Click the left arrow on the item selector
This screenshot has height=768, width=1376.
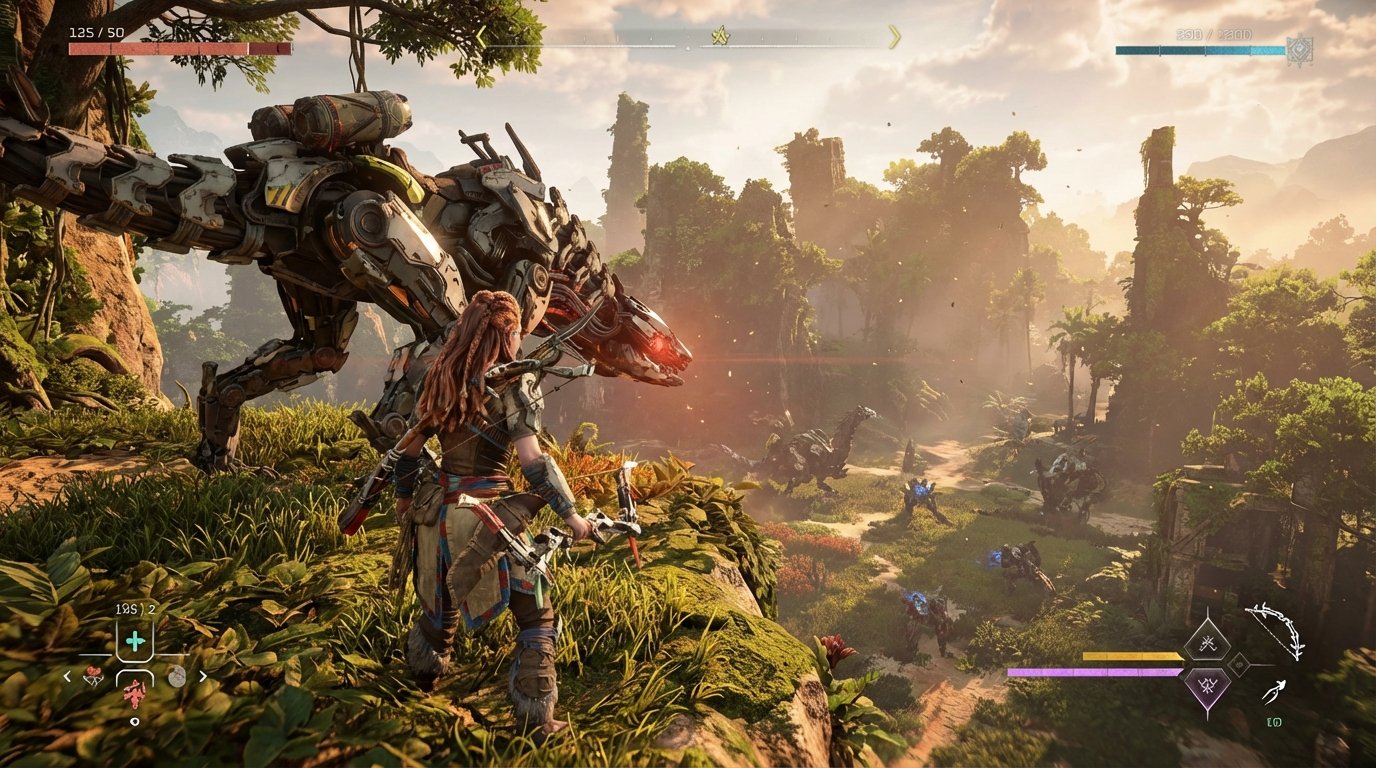[67, 675]
